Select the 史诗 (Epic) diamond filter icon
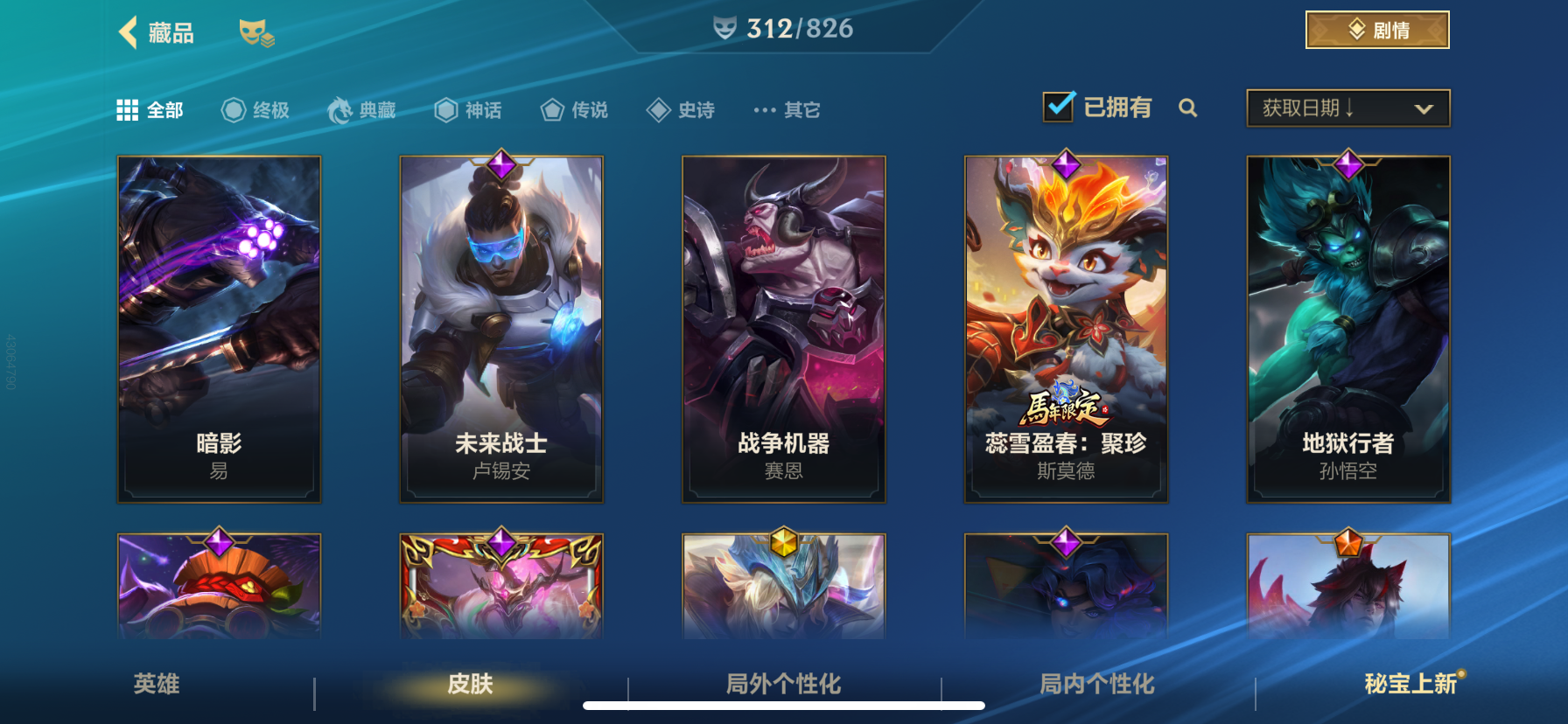 658,108
